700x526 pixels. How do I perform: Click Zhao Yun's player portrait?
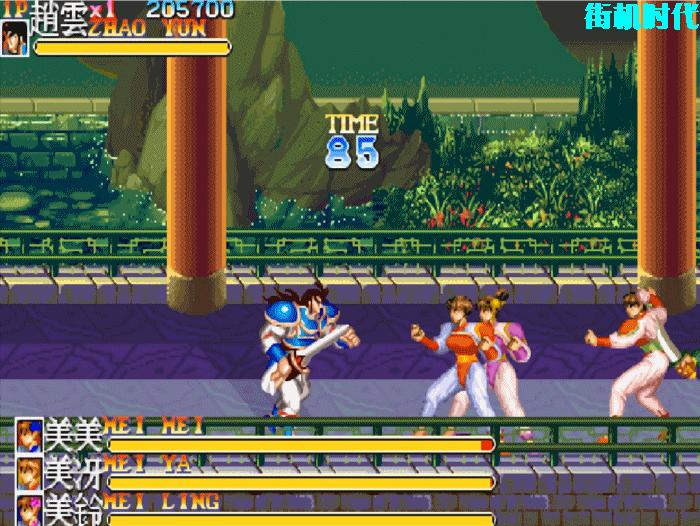point(15,38)
